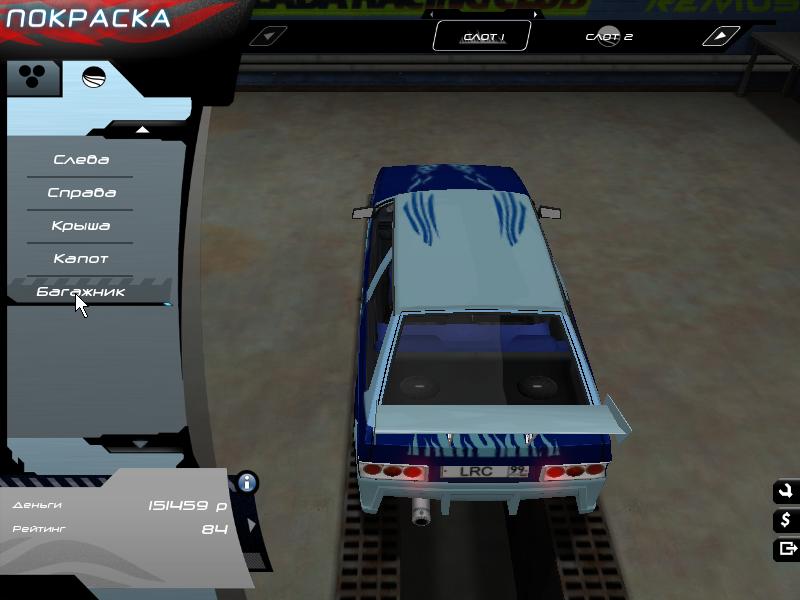
Task: Open the wrench tuning icon
Action: click(x=785, y=491)
